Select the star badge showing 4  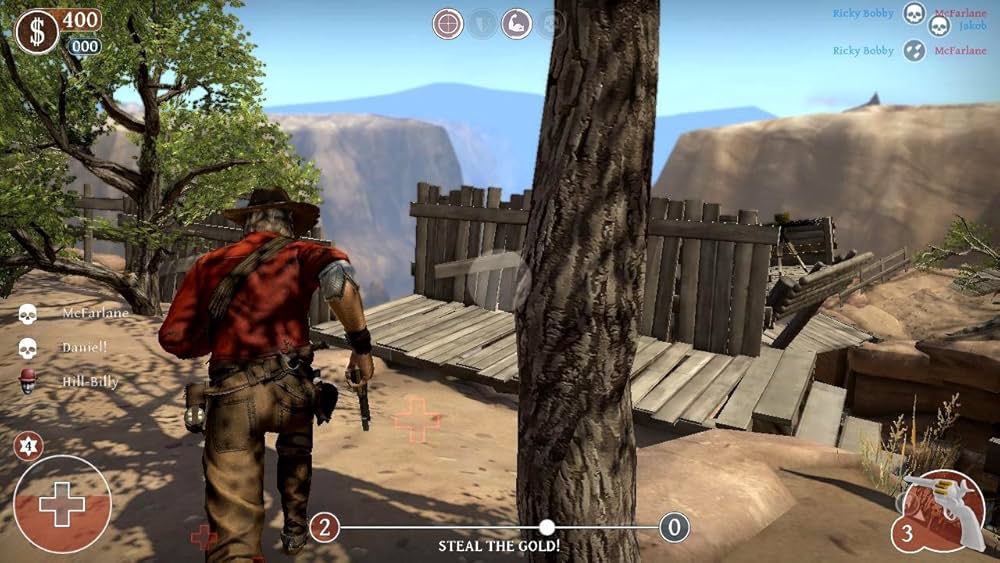[28, 446]
